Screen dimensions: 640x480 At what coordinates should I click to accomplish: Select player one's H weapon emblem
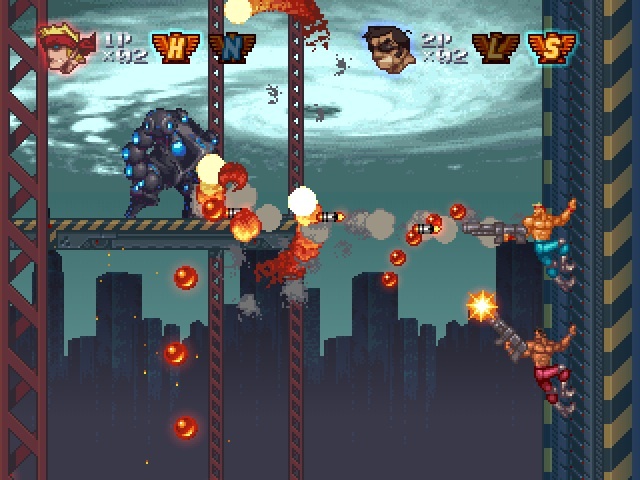(174, 47)
